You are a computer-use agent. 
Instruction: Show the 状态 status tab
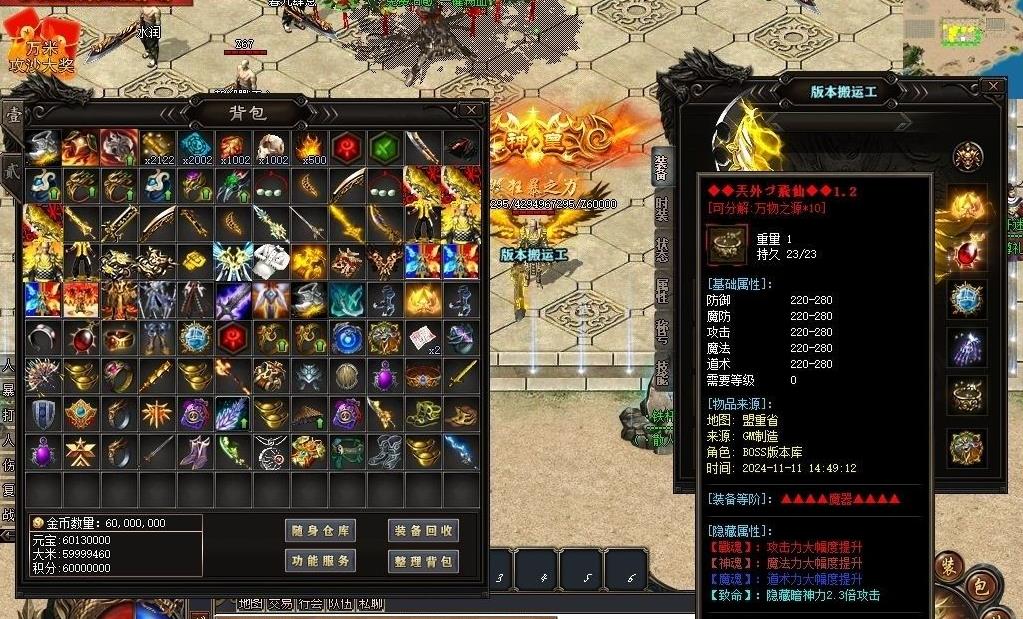click(x=661, y=249)
